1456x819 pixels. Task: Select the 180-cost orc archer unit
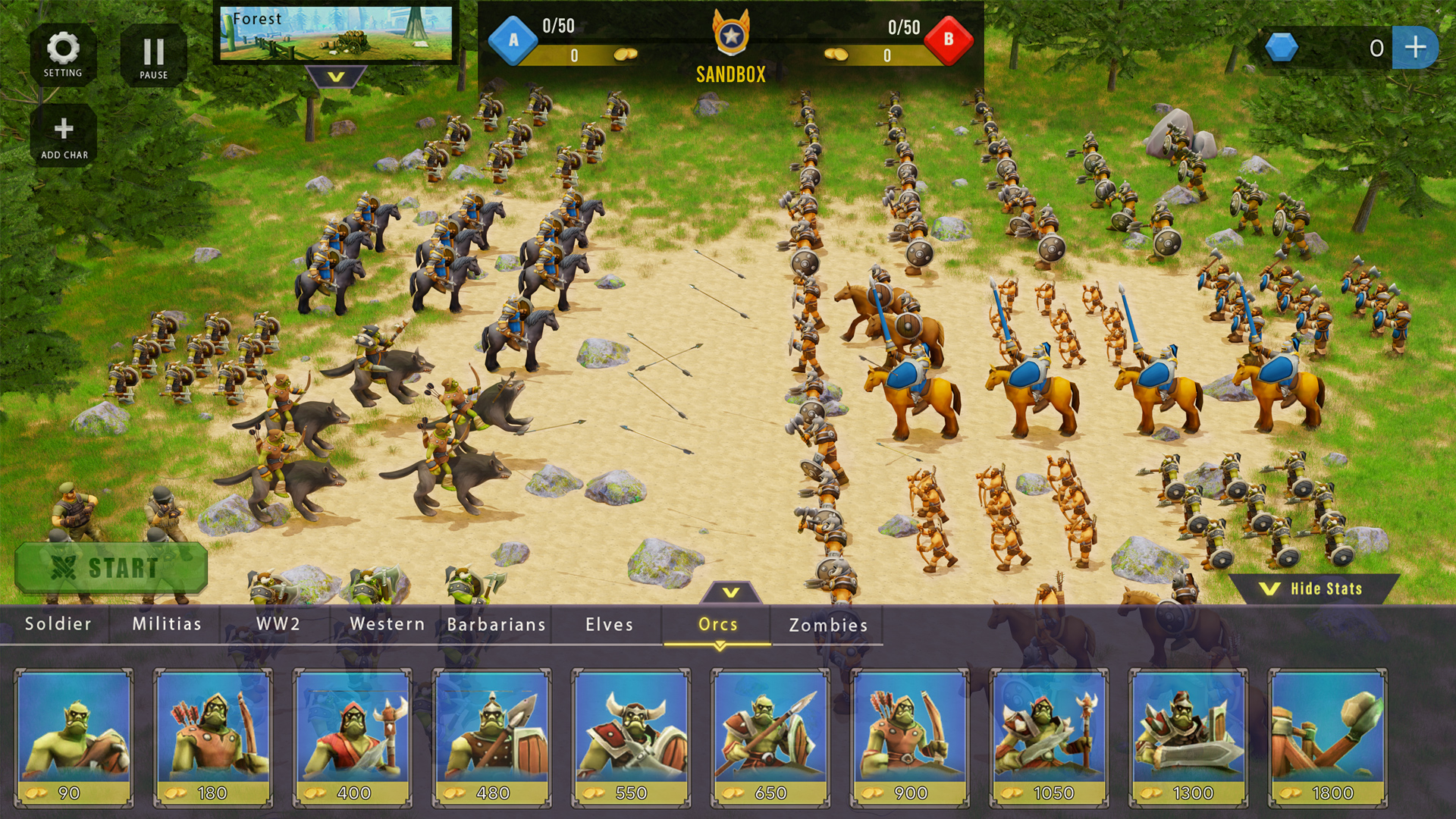pos(211,734)
